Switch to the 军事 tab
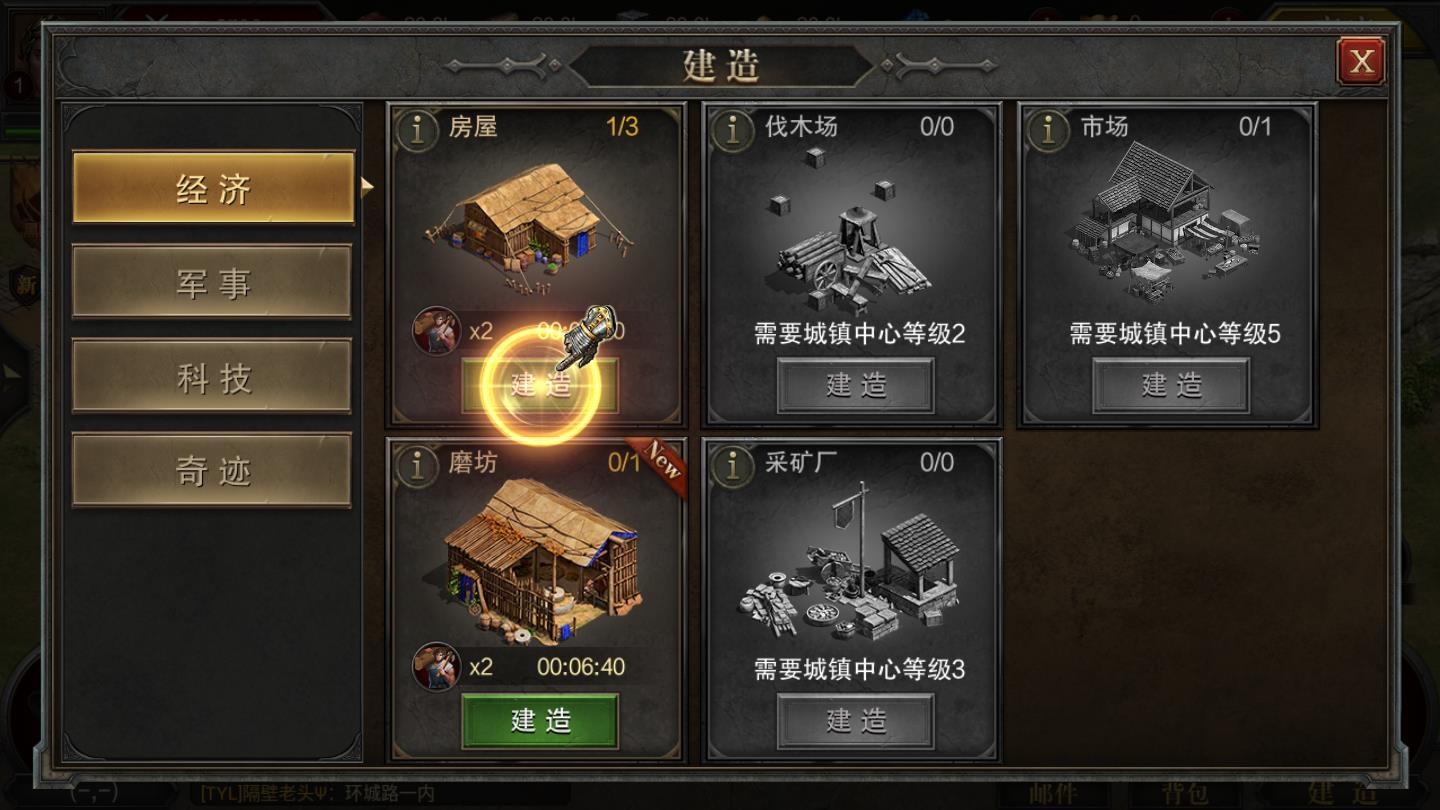 [212, 281]
